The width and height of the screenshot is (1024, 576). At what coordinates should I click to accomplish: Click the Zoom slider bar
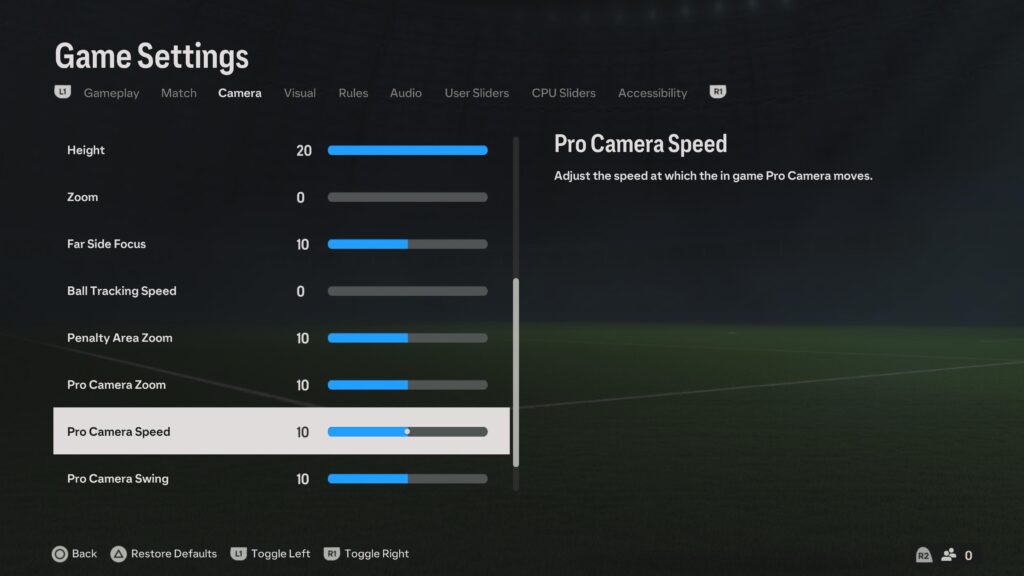pyautogui.click(x=407, y=198)
